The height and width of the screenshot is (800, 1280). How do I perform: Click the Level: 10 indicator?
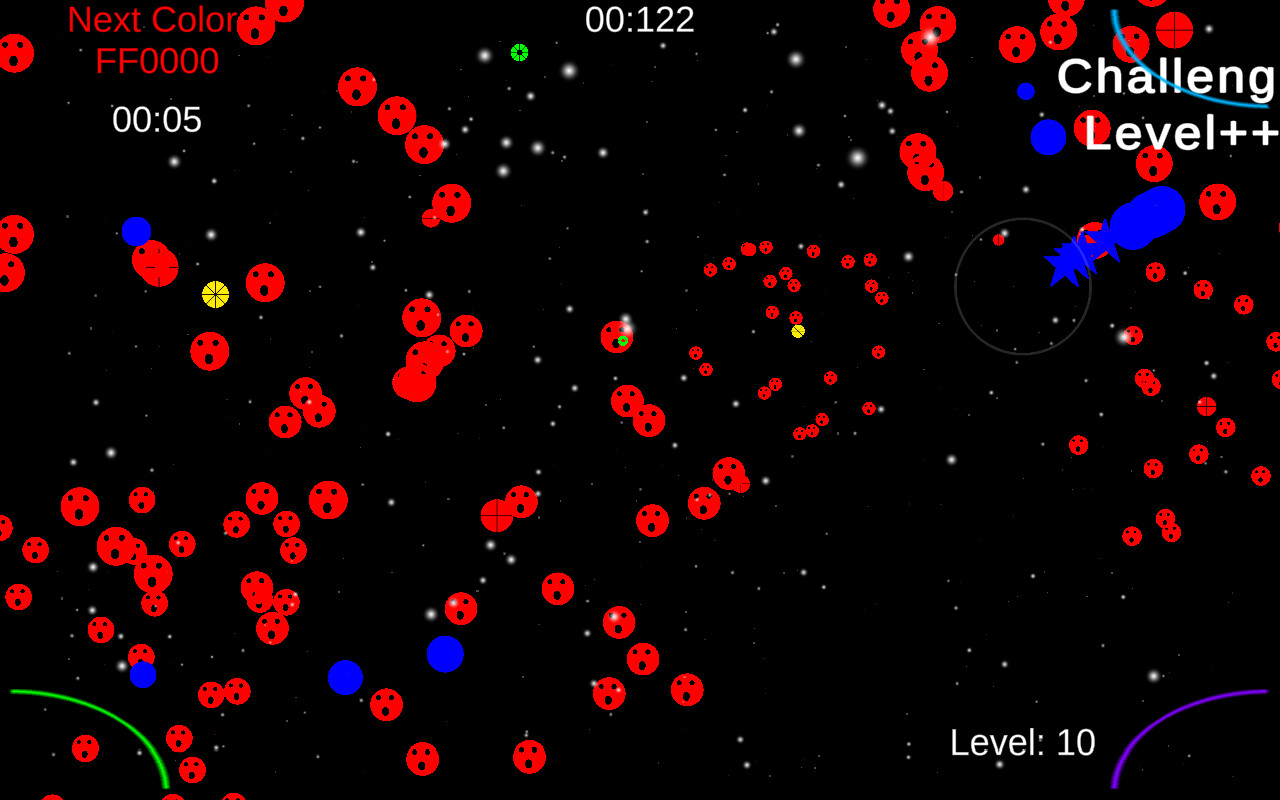tap(1022, 743)
